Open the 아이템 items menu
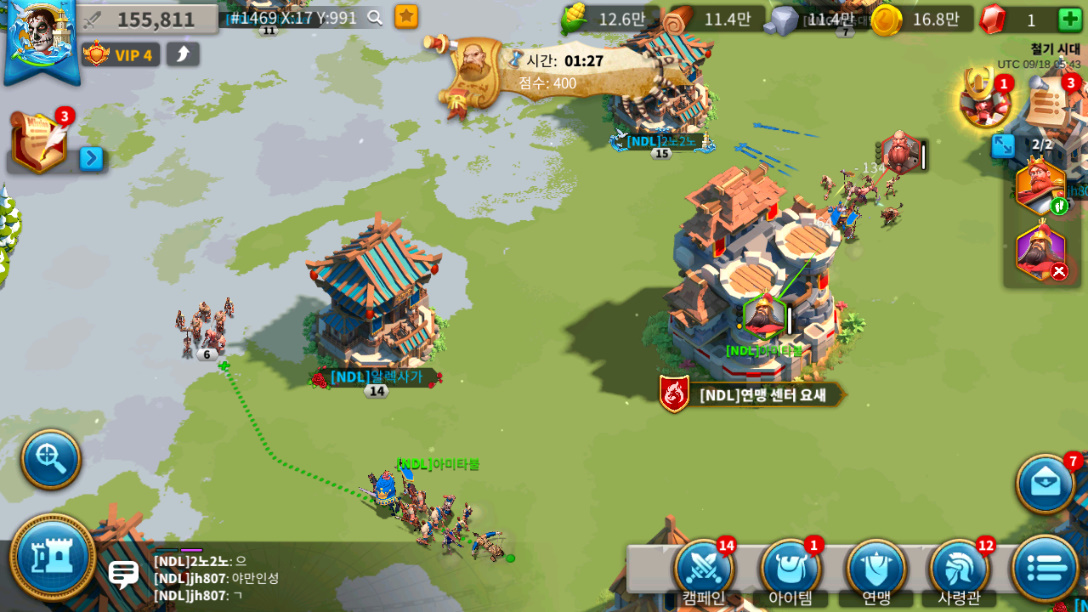 [x=790, y=570]
